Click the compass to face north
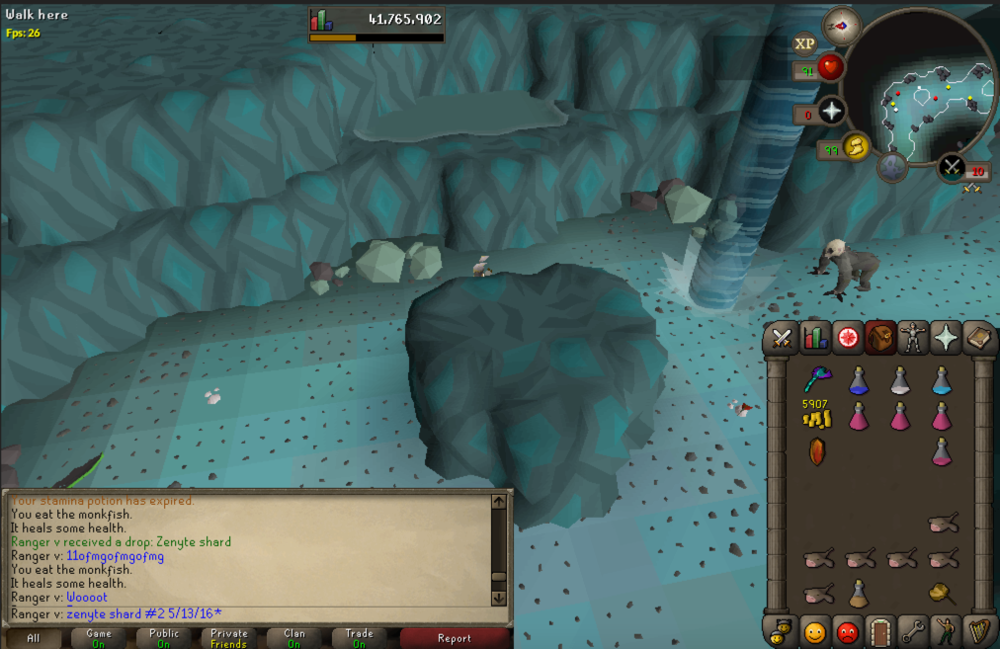 [x=842, y=26]
